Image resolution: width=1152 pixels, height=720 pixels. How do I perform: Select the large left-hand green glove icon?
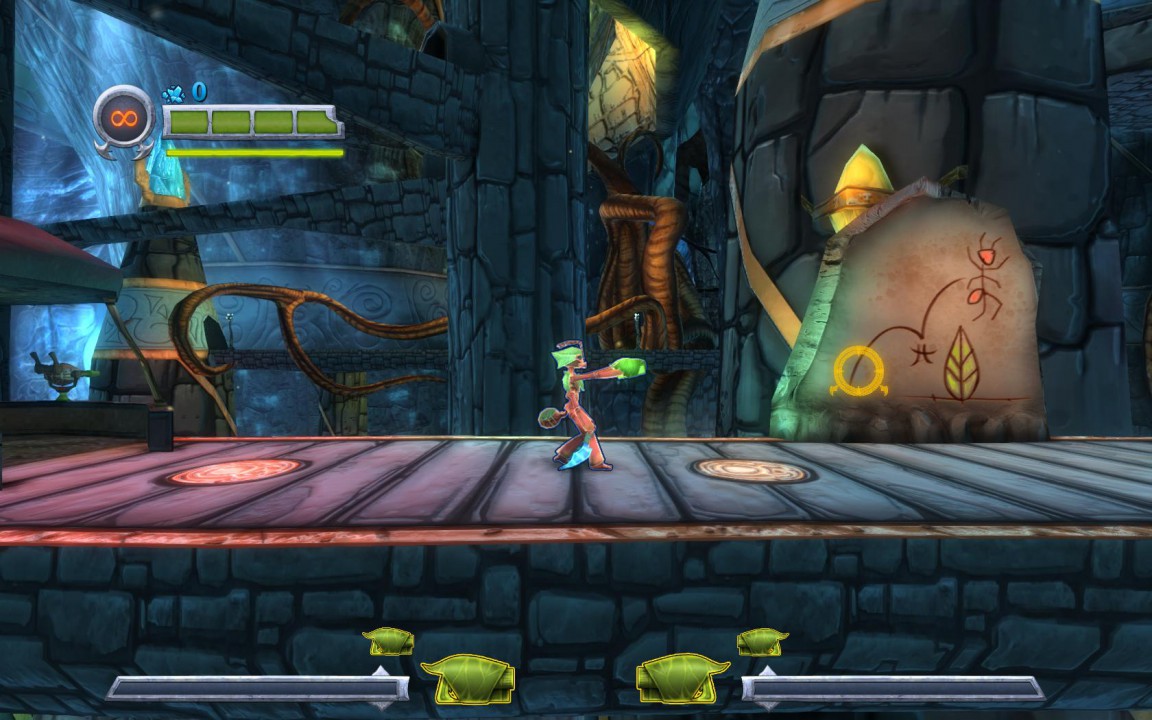[x=468, y=679]
